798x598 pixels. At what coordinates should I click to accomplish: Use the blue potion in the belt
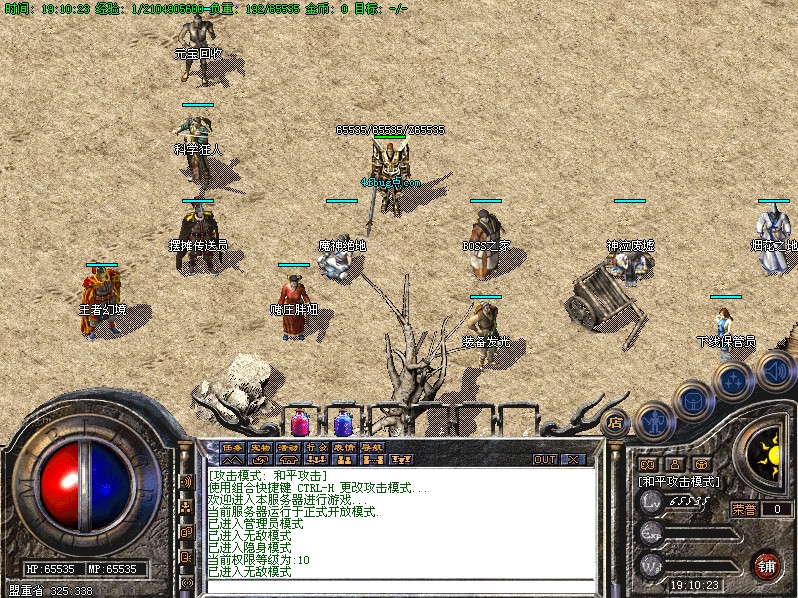point(343,422)
